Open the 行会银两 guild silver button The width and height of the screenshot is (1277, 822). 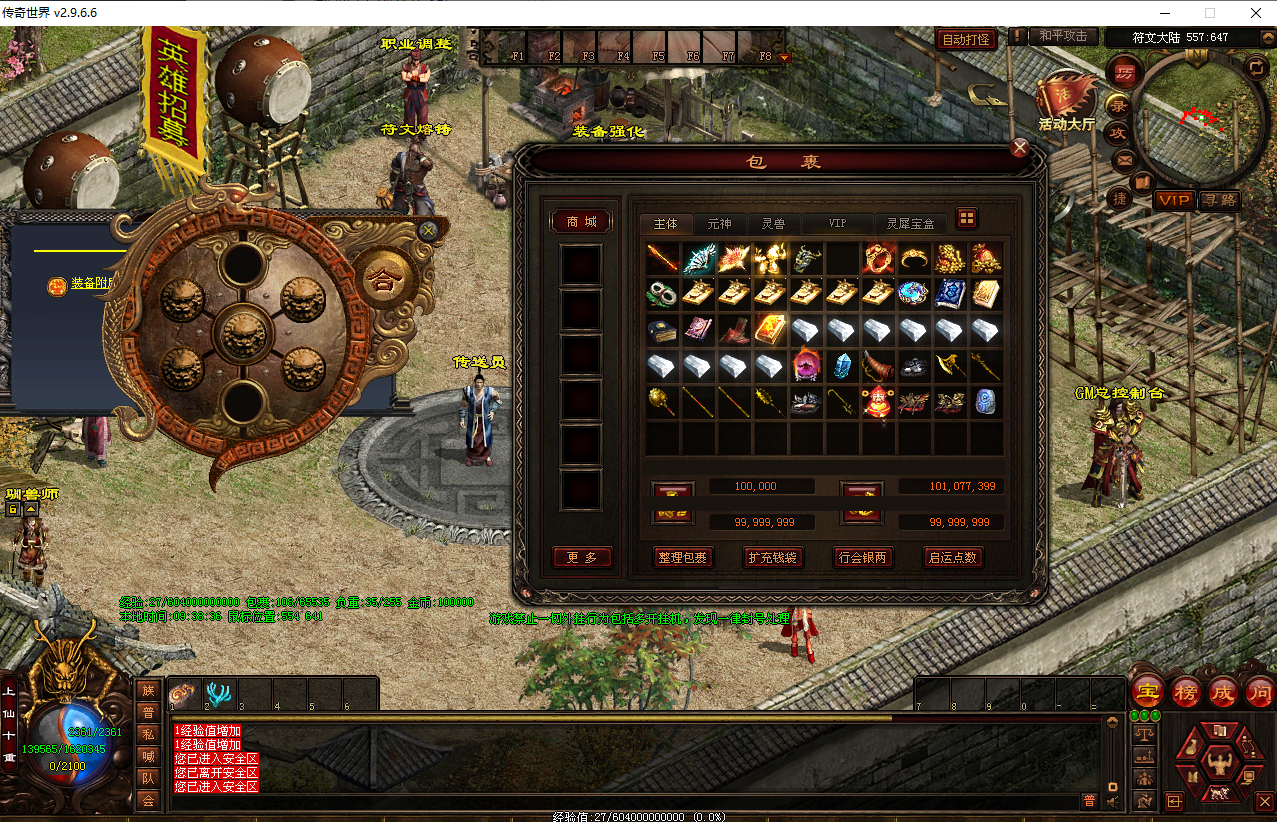[863, 557]
